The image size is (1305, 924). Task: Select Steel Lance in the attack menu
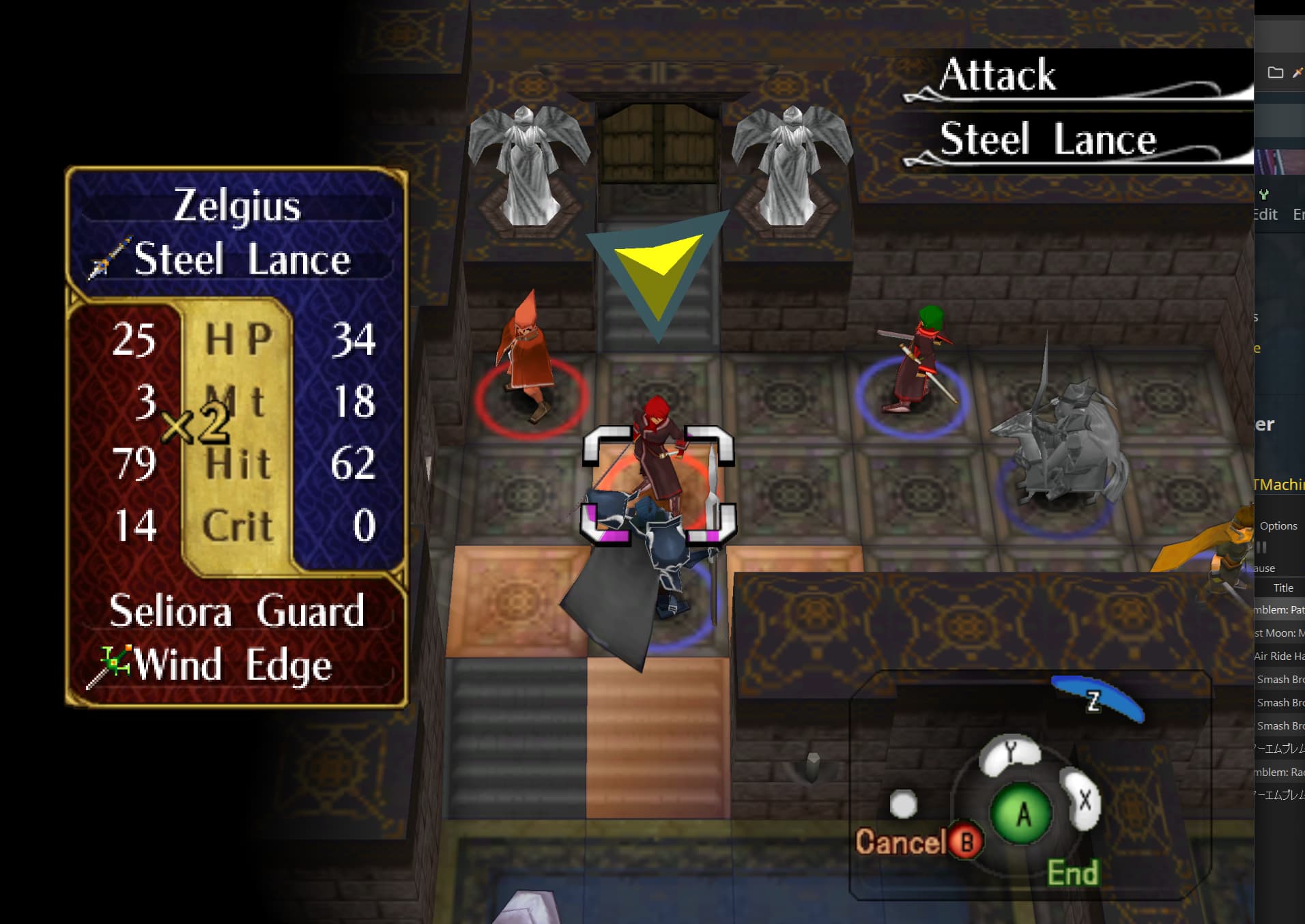(x=1048, y=140)
